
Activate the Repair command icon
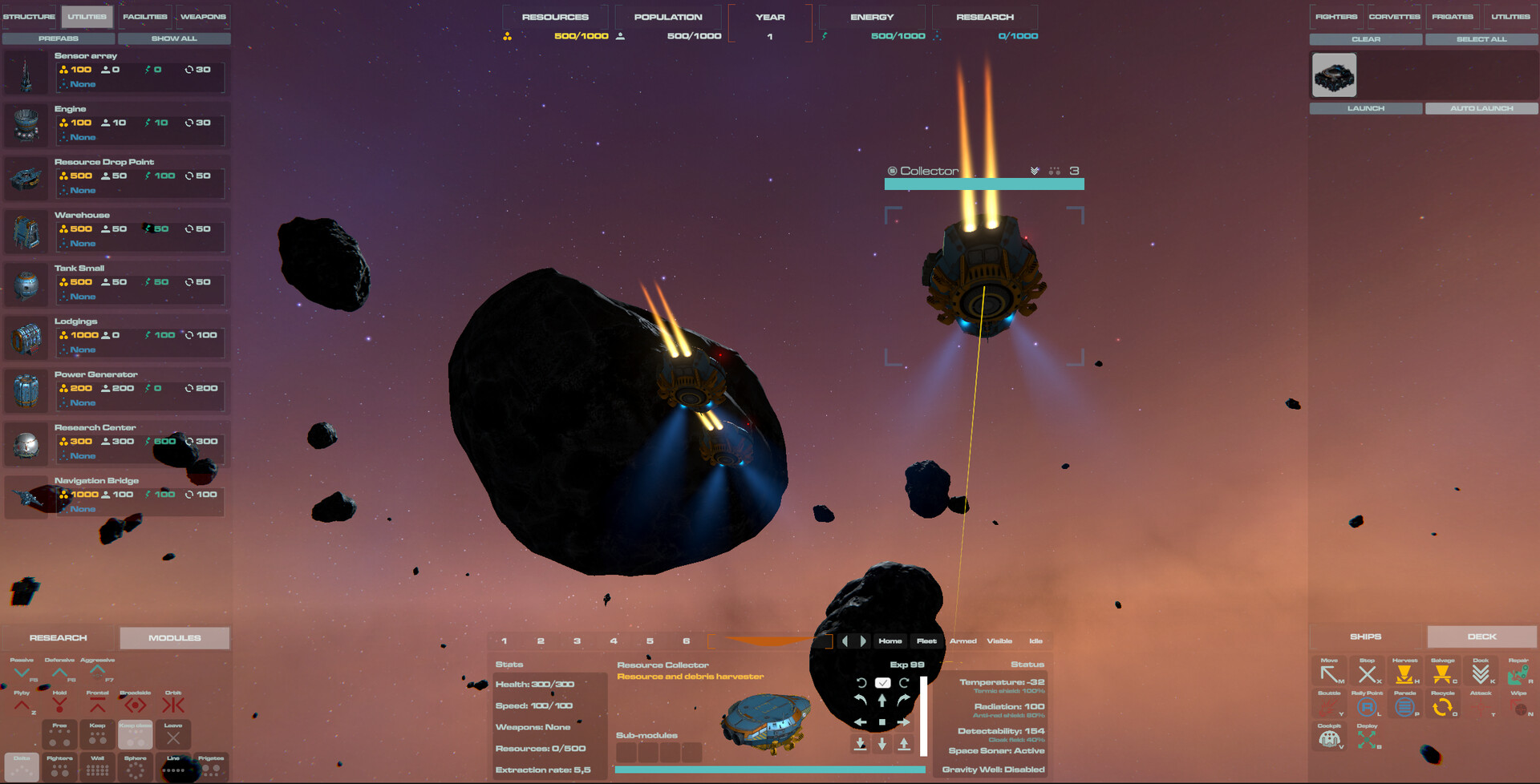click(1518, 673)
